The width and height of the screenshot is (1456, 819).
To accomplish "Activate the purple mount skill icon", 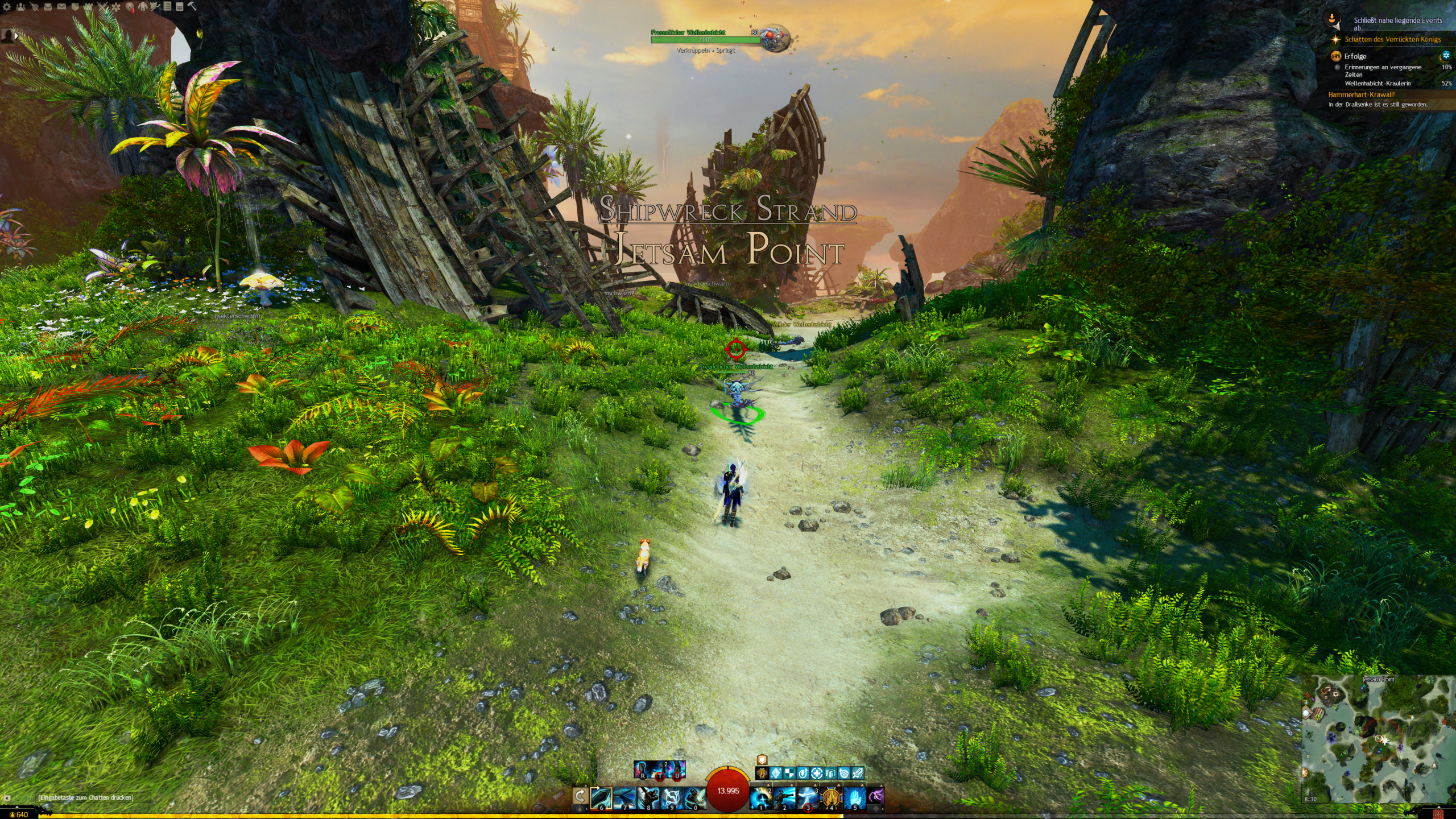I will tap(876, 797).
